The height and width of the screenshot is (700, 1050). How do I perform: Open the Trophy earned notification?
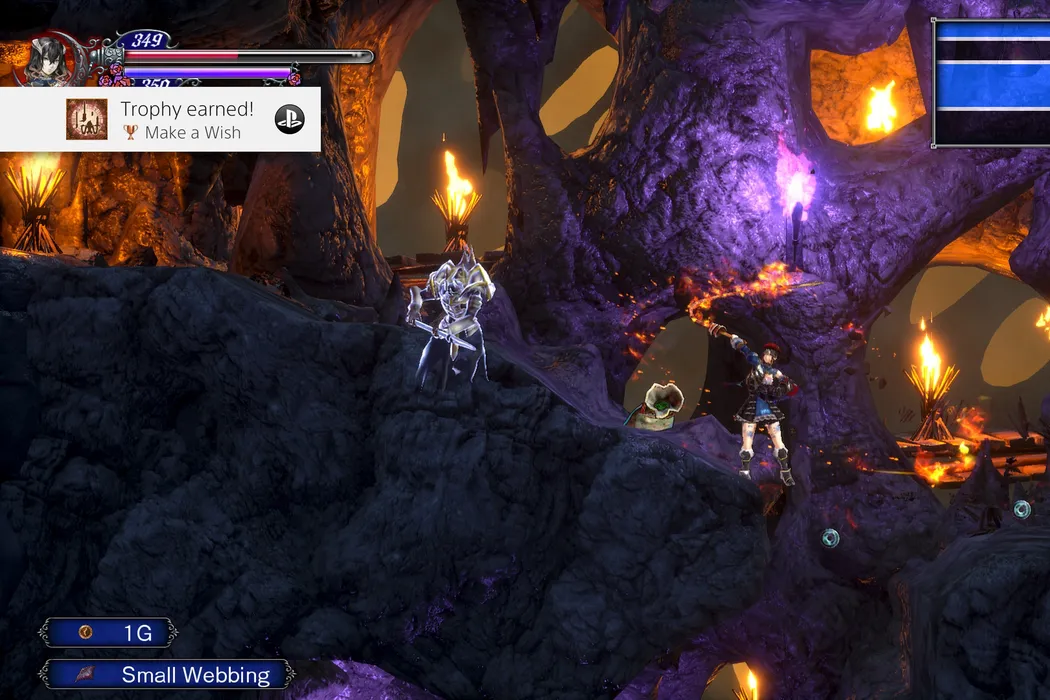click(x=180, y=119)
